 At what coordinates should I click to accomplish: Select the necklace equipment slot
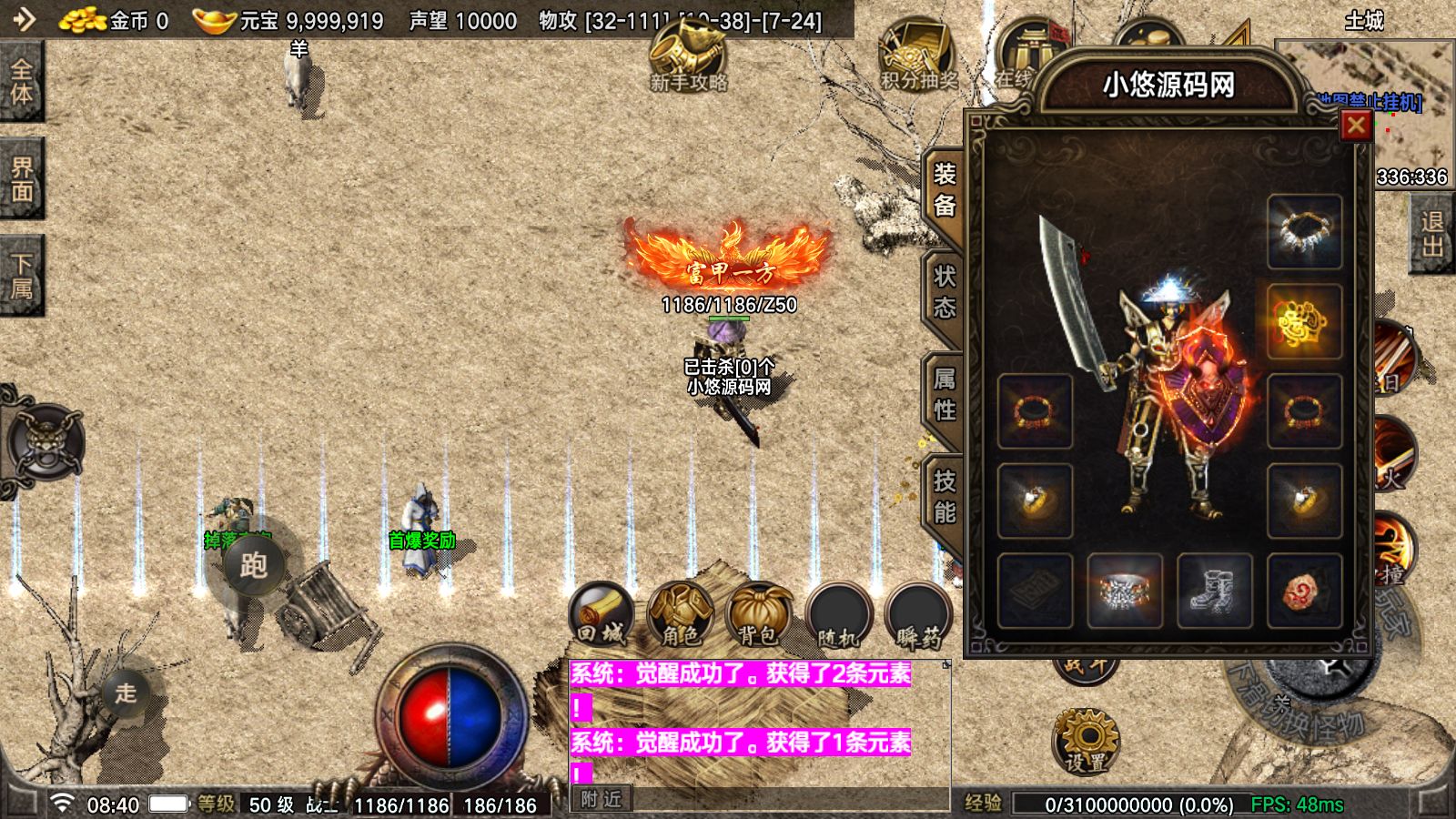1304,231
